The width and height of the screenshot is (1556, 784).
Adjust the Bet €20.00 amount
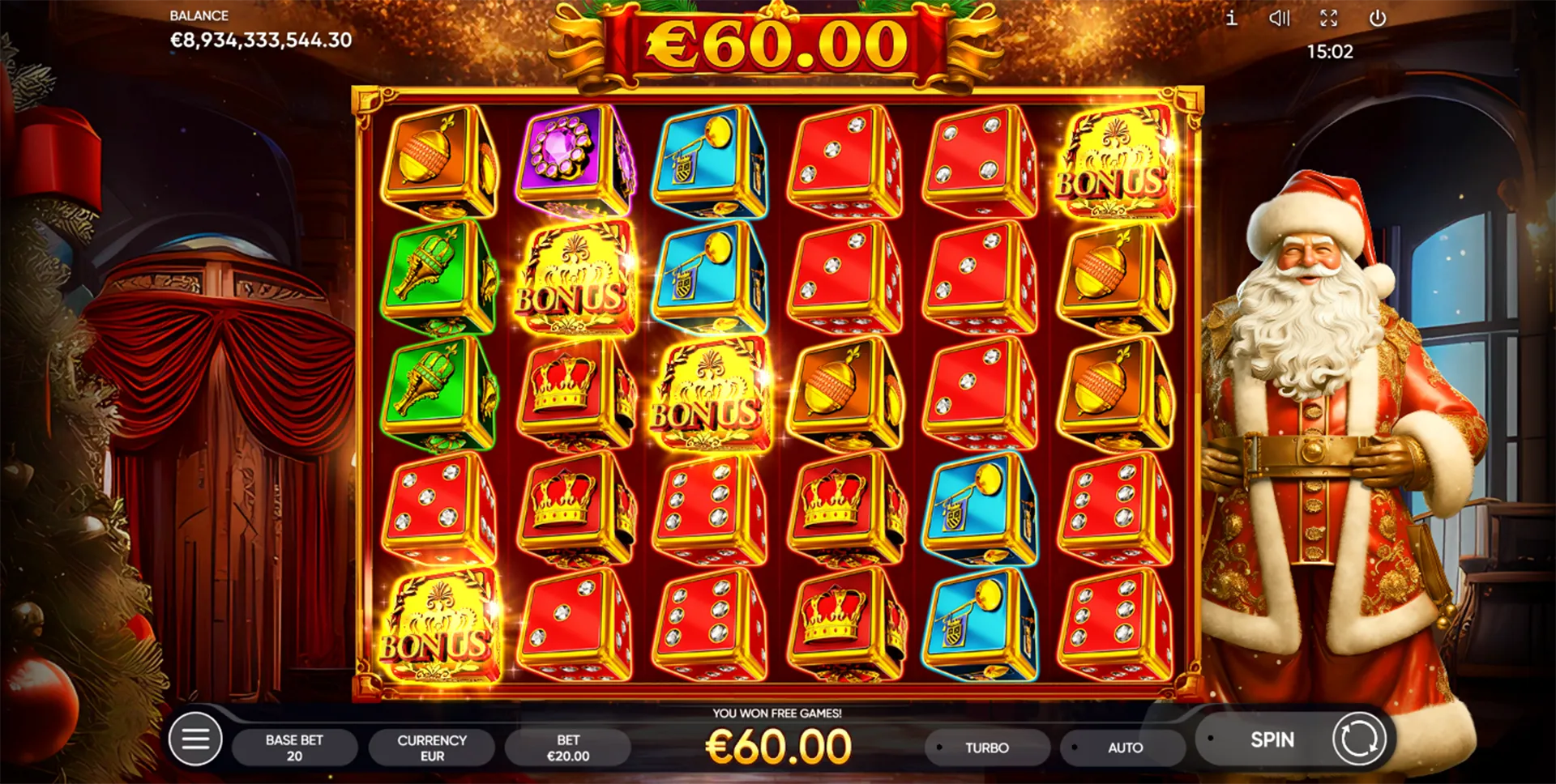tap(567, 747)
